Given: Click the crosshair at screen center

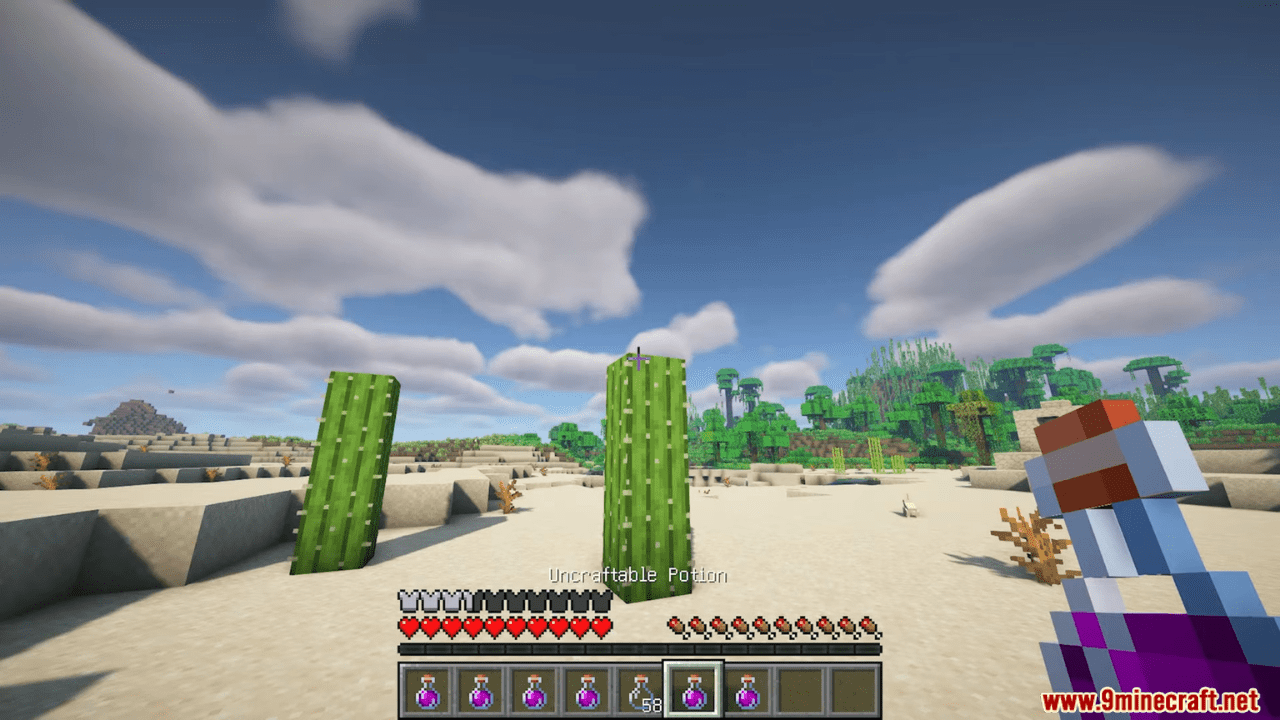Looking at the screenshot, I should coord(637,357).
